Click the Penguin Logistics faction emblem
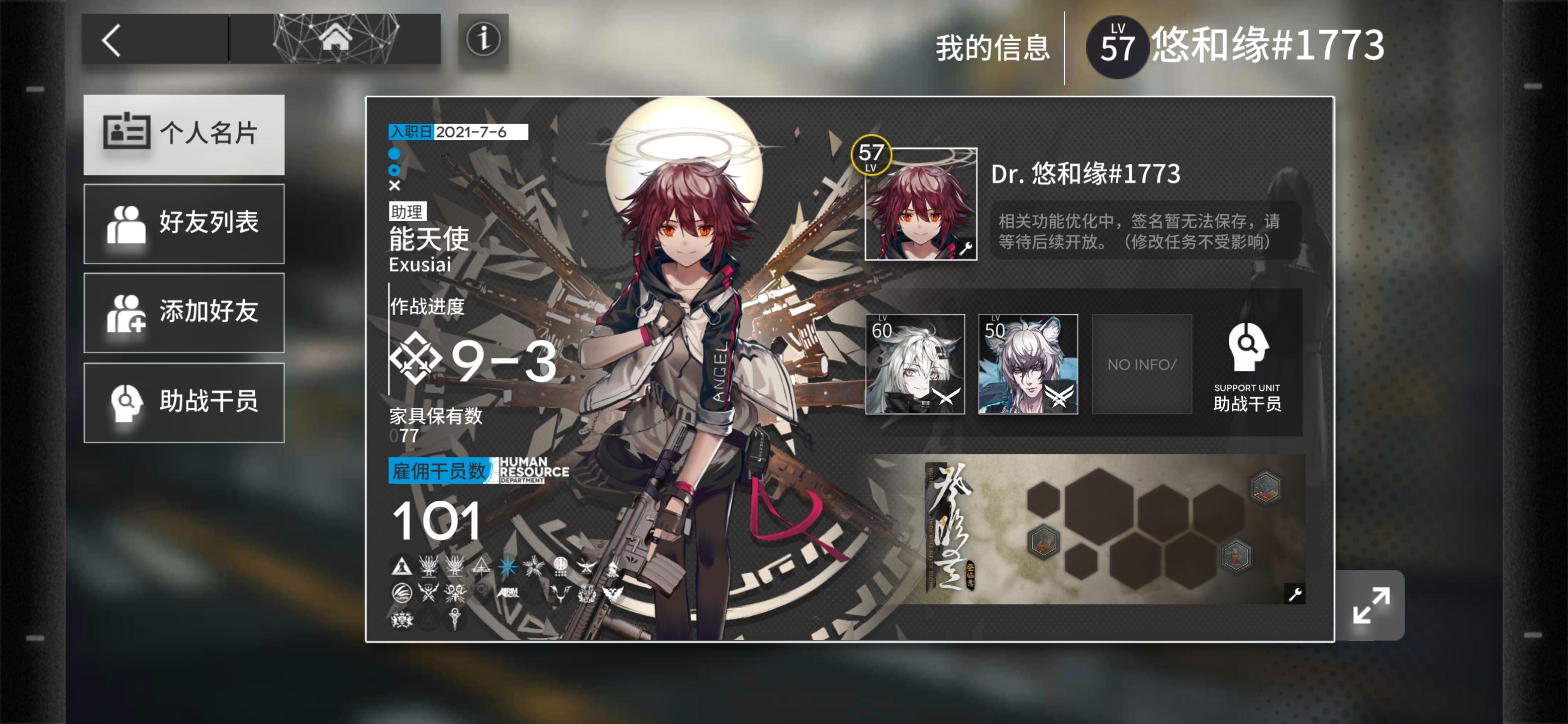 (403, 594)
